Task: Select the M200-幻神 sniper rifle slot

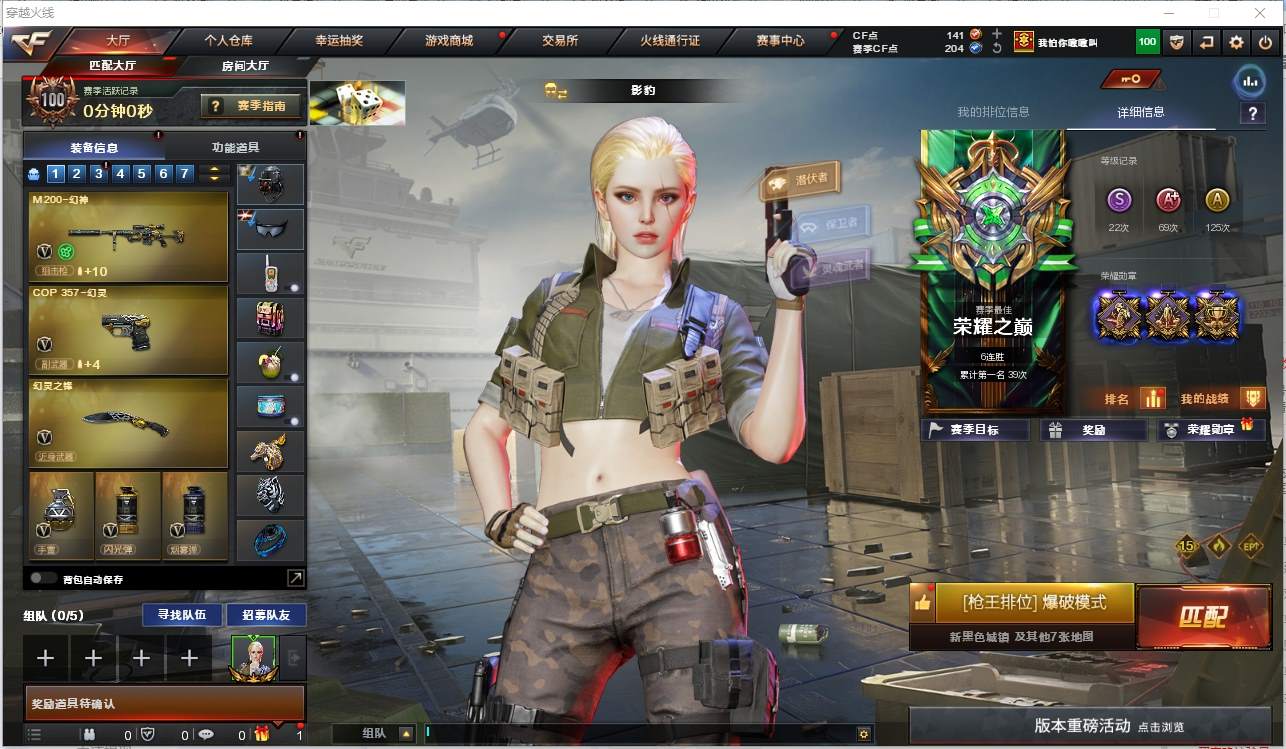Action: 128,237
